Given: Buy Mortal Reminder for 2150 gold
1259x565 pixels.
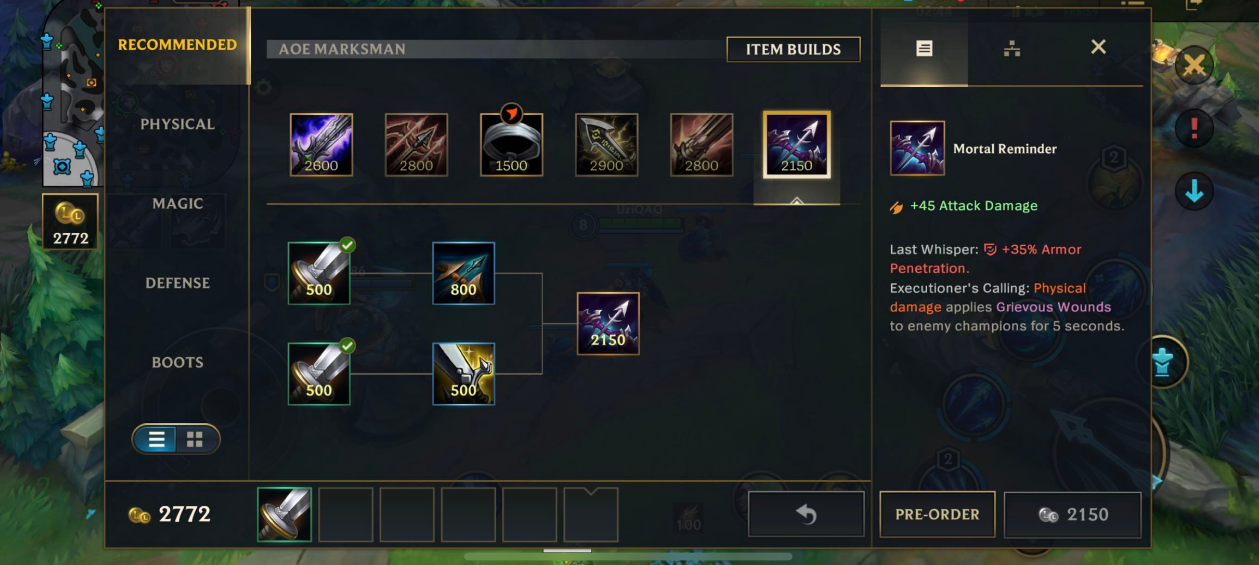Looking at the screenshot, I should [1072, 514].
